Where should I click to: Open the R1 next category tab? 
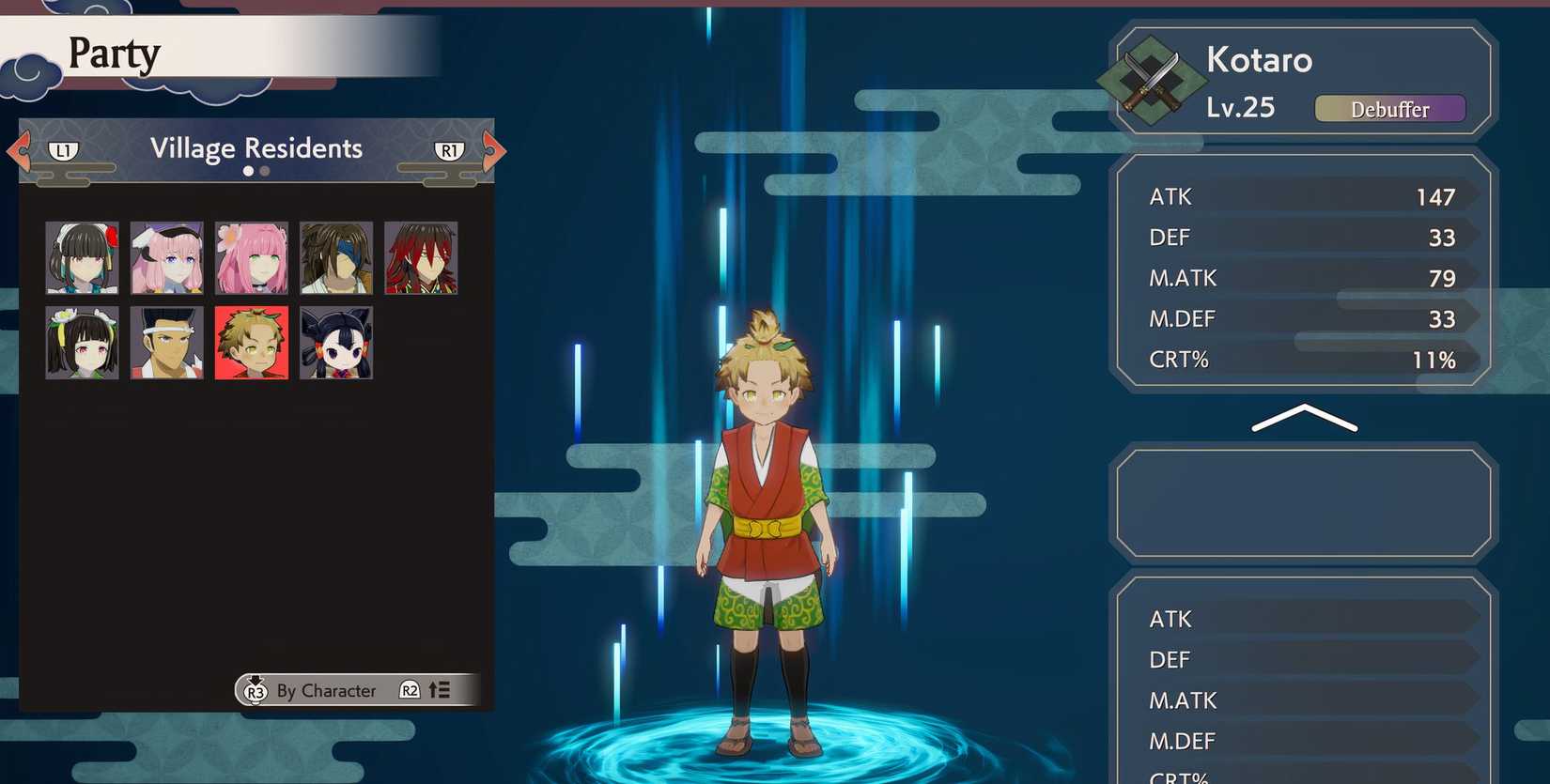(448, 148)
